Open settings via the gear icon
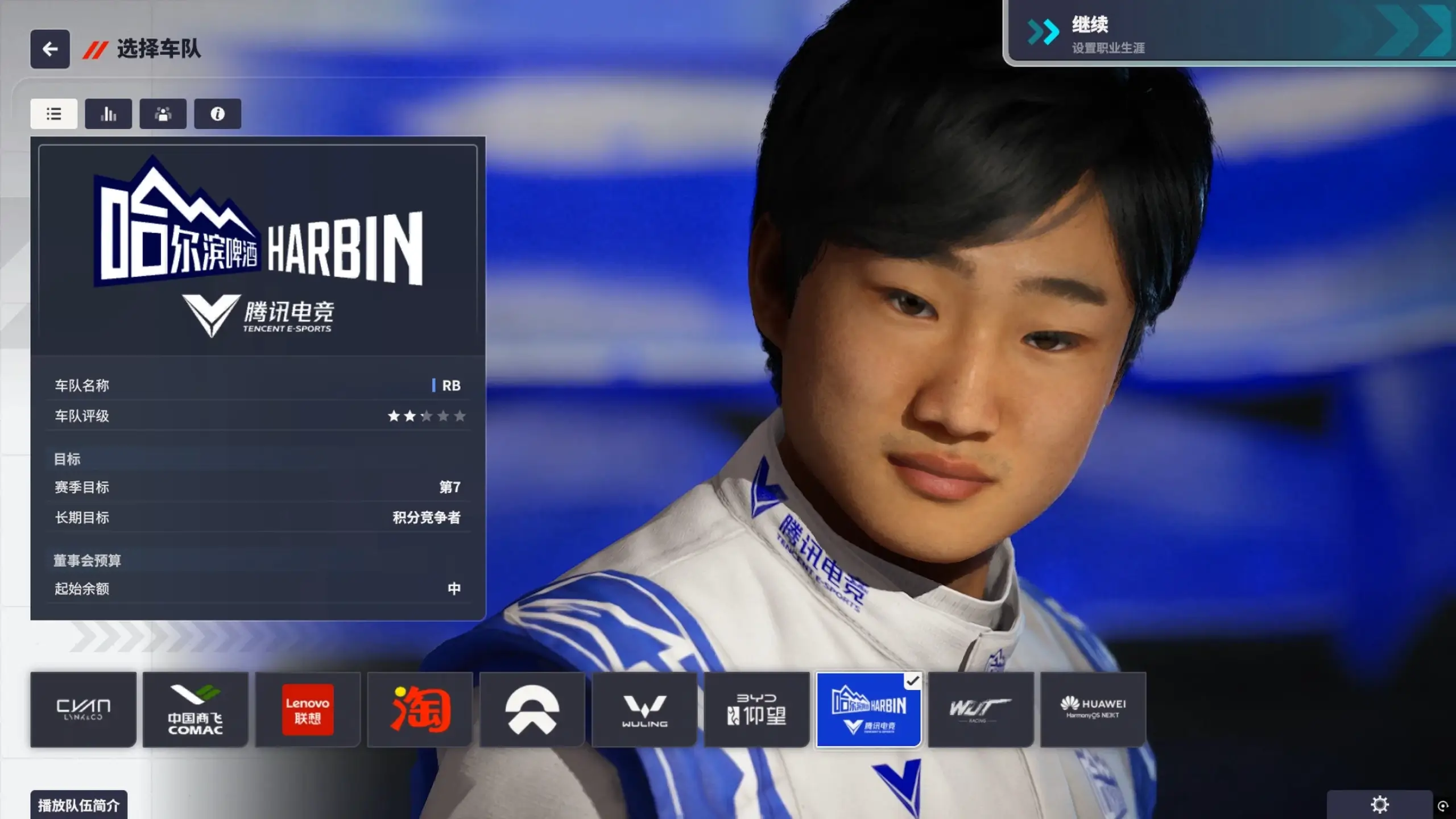 point(1379,804)
